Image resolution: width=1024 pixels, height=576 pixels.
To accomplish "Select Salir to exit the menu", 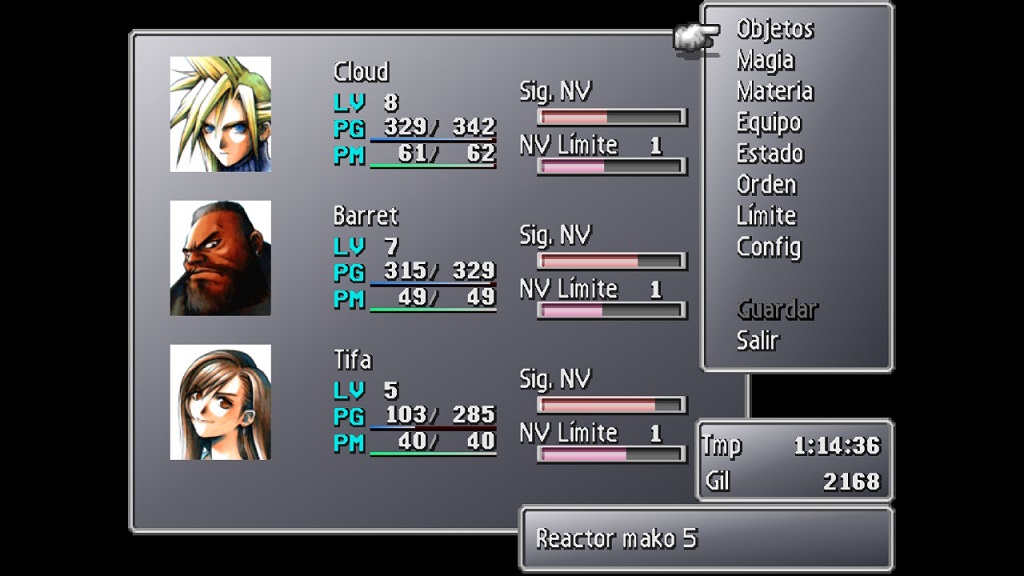I will pyautogui.click(x=757, y=340).
